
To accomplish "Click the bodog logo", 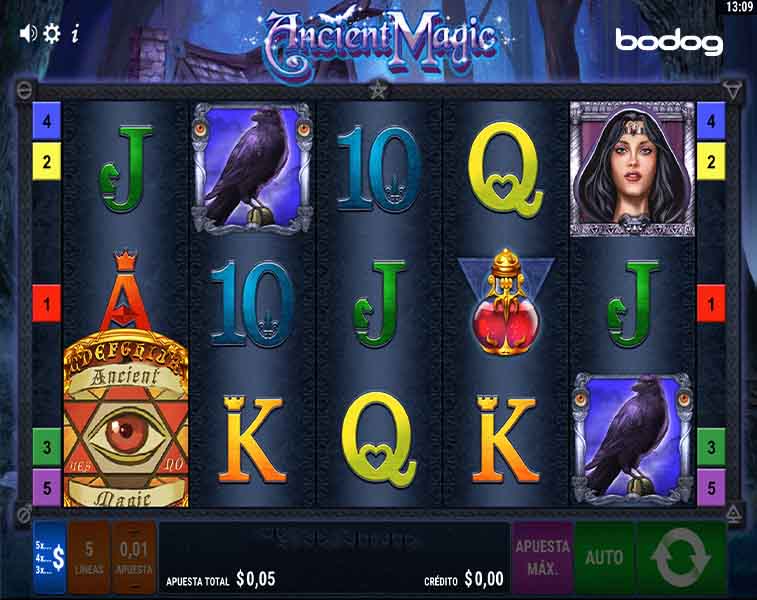I will coord(668,41).
